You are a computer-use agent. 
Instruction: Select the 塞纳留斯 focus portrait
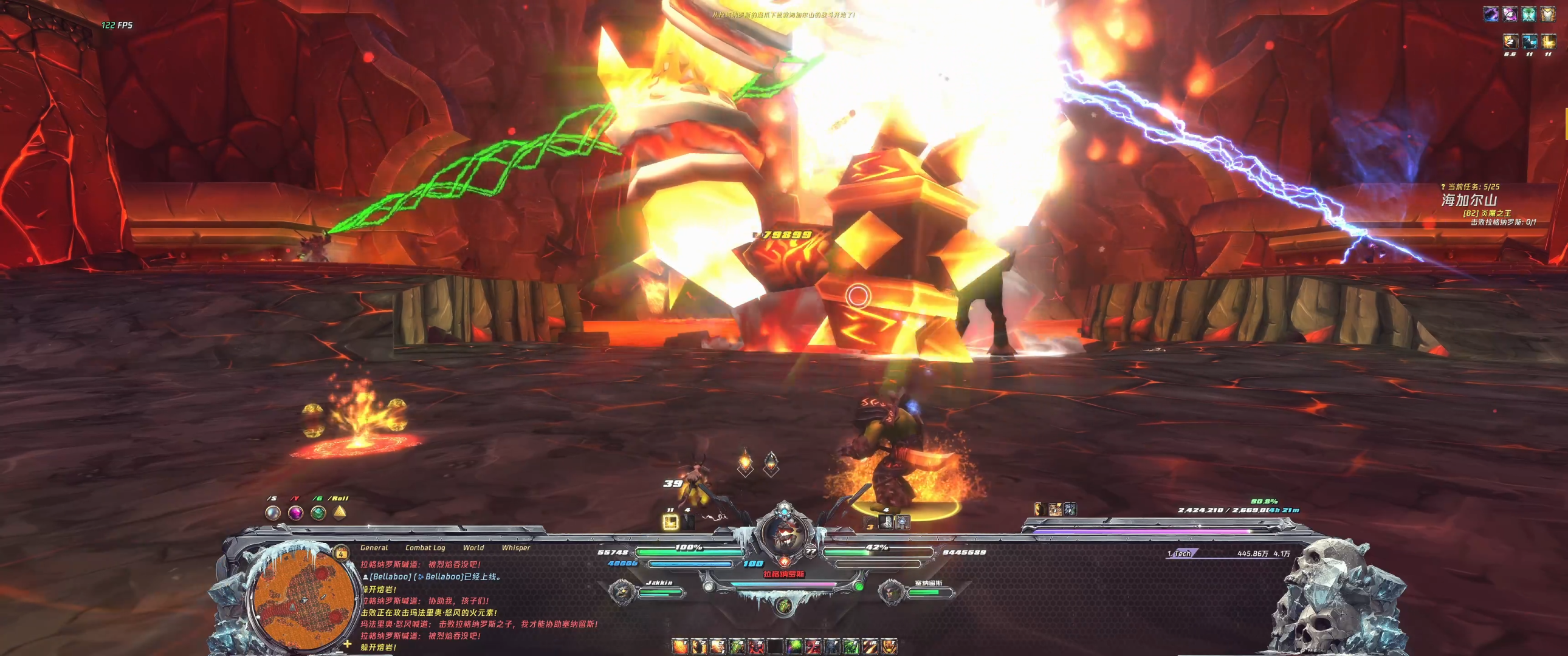coord(891,591)
